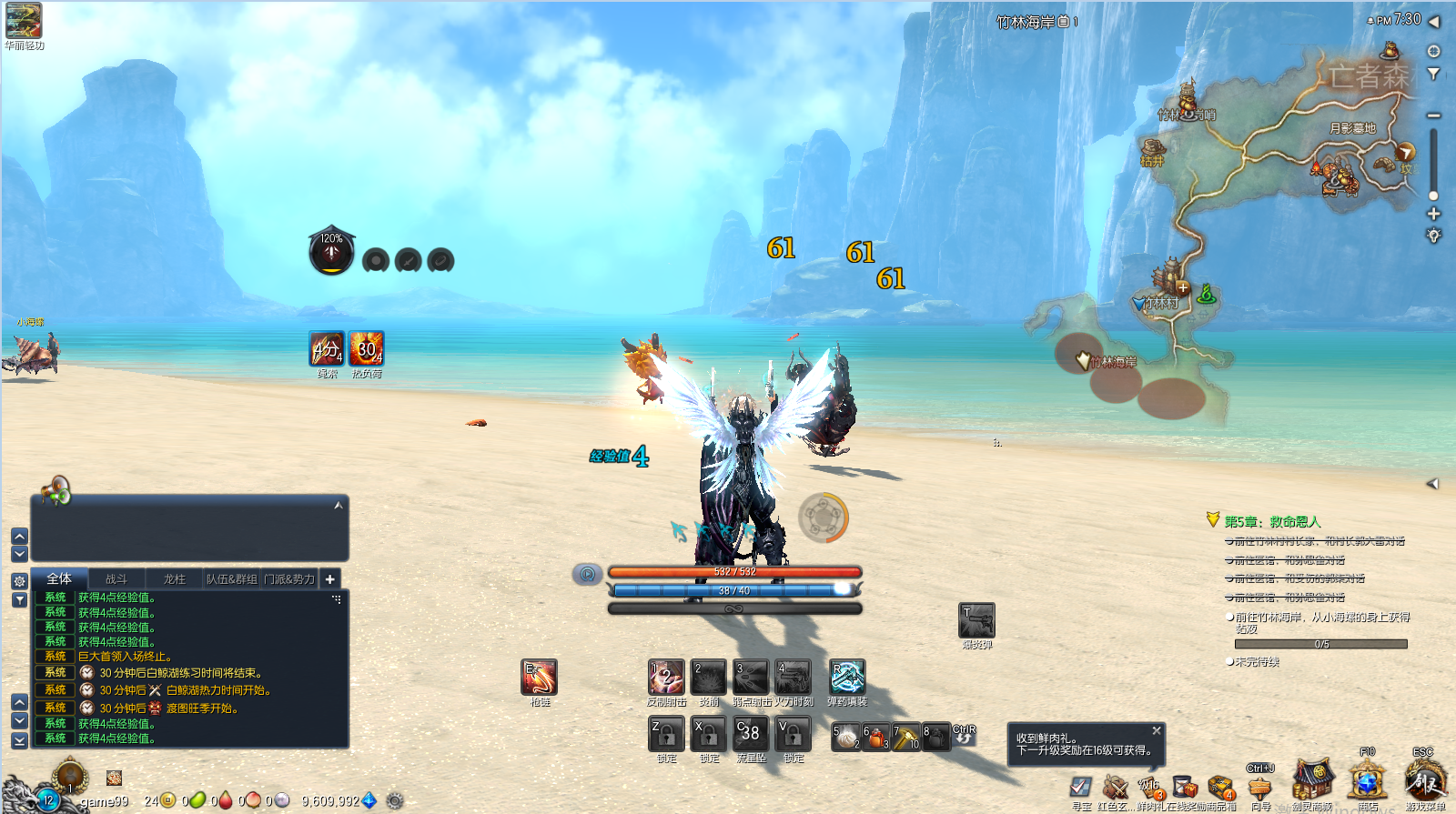This screenshot has height=814, width=1456.
Task: Open the 商店 shop icon
Action: click(1368, 782)
